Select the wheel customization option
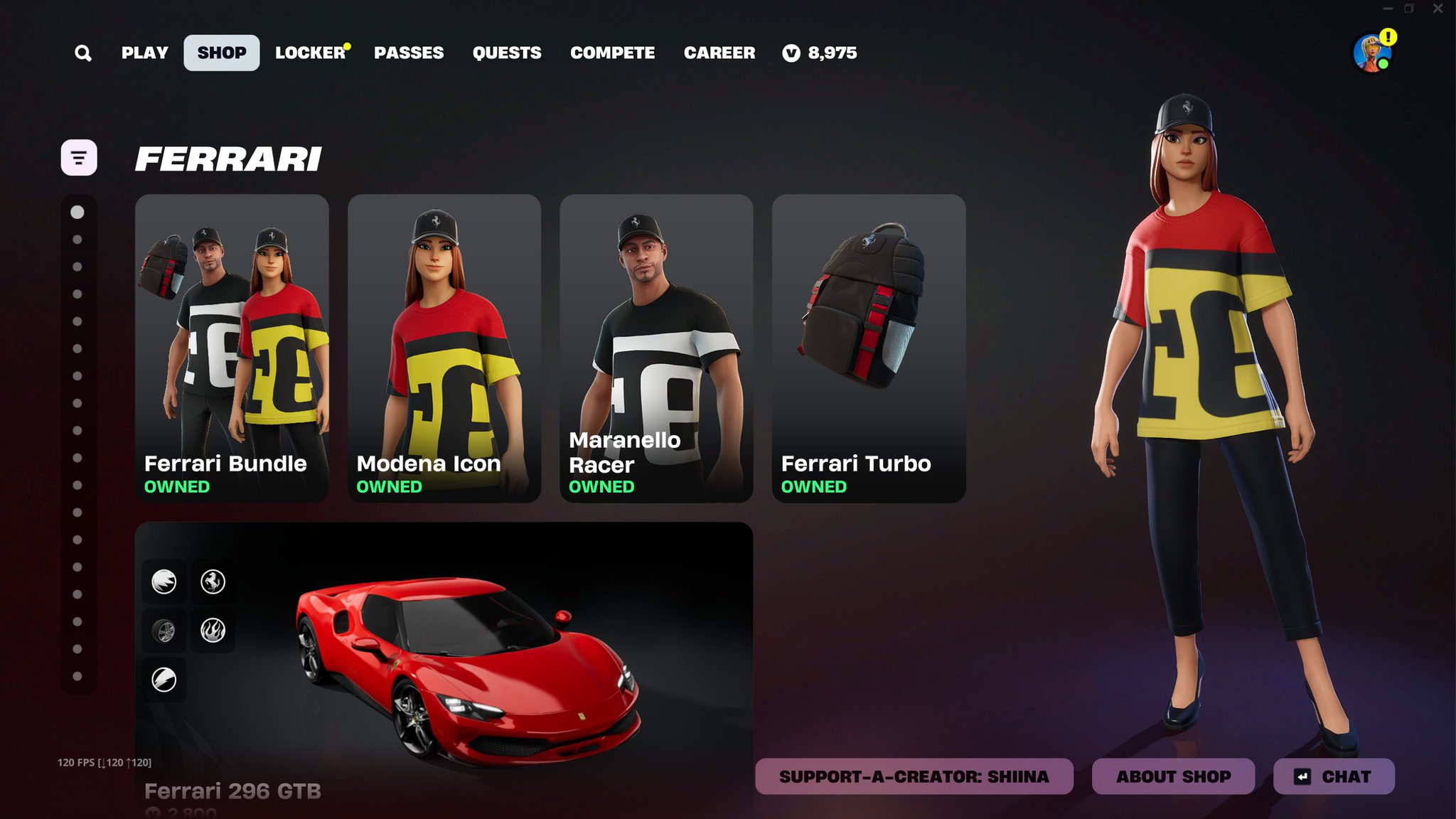Viewport: 1456px width, 819px height. [164, 629]
